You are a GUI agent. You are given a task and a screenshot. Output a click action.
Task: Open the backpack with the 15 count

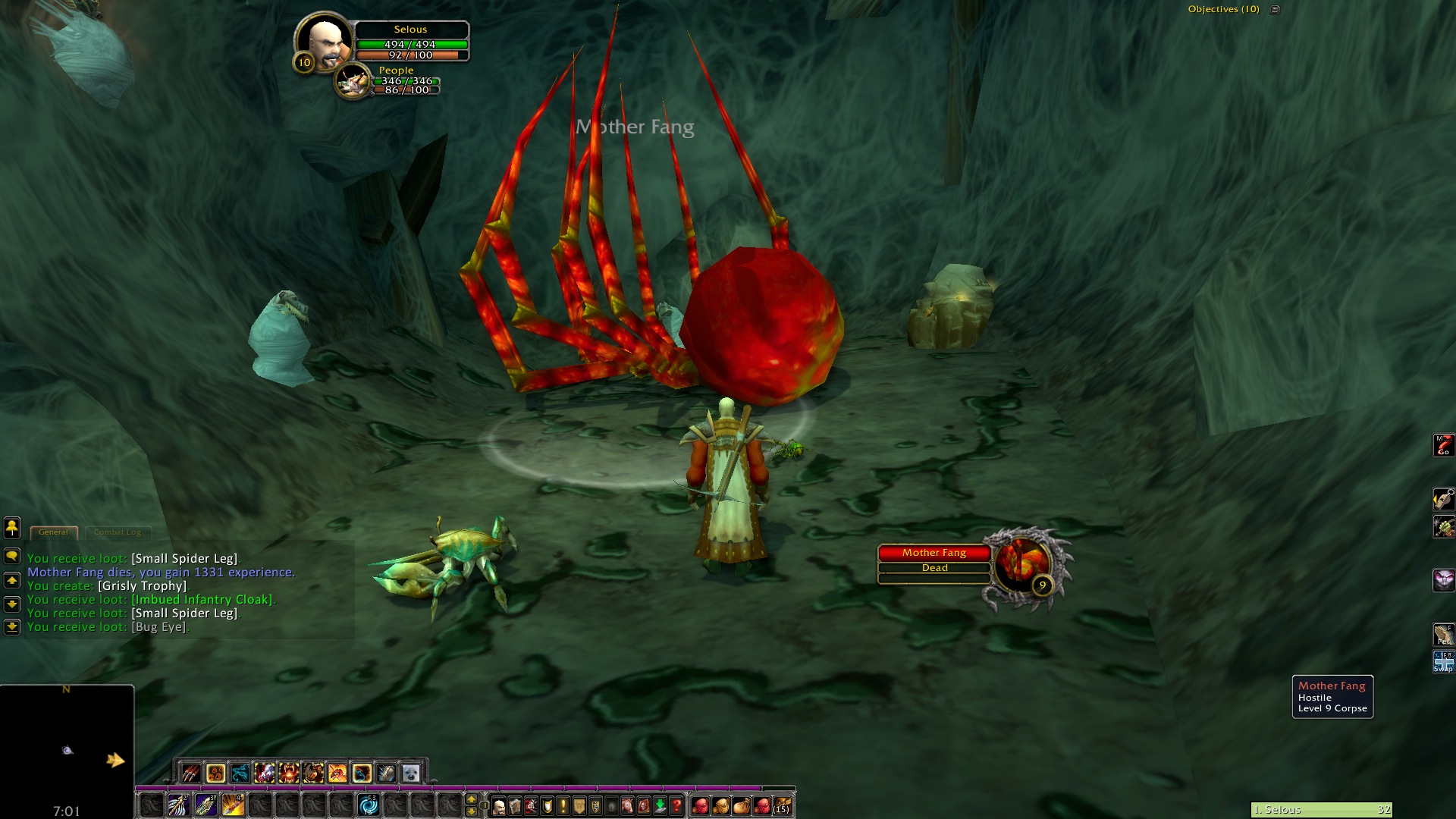(783, 805)
